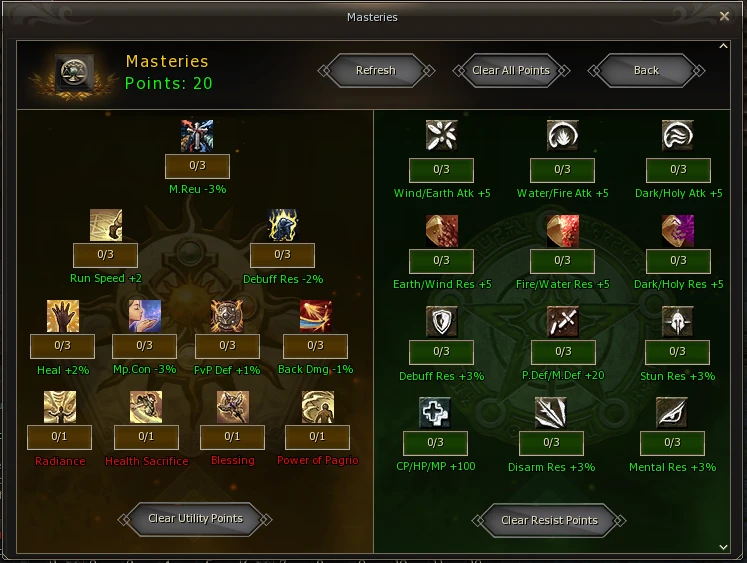Screen dimensions: 747x563
Task: Choose the Power of Pagrio mastery icon
Action: 317,407
